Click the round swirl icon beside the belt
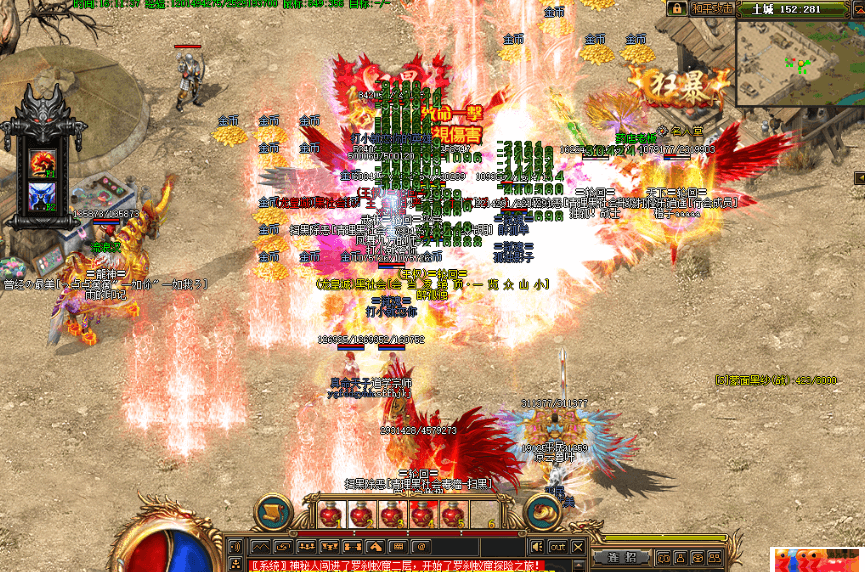 (x=546, y=513)
